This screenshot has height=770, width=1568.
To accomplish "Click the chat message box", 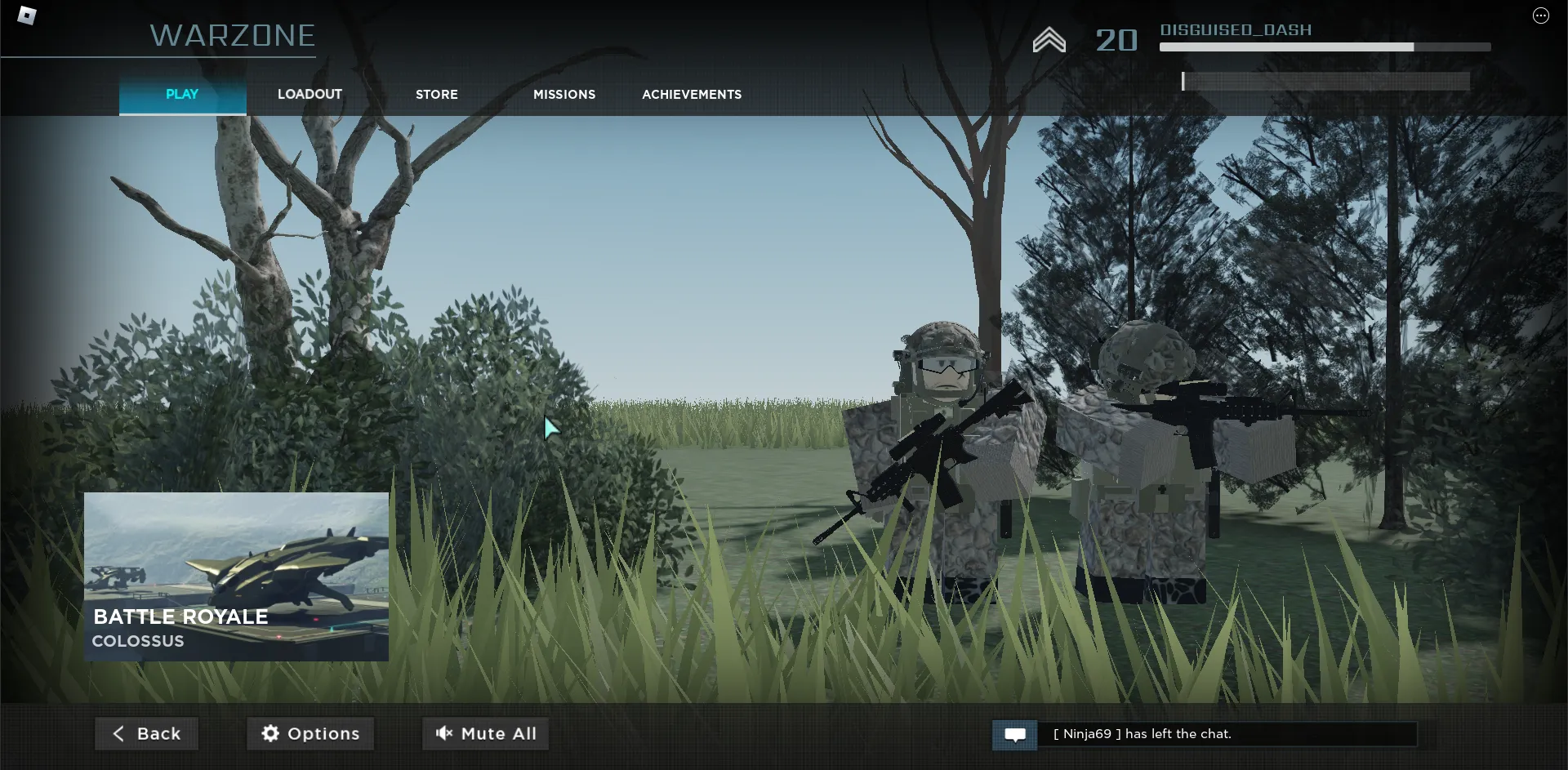I will [x=1227, y=734].
